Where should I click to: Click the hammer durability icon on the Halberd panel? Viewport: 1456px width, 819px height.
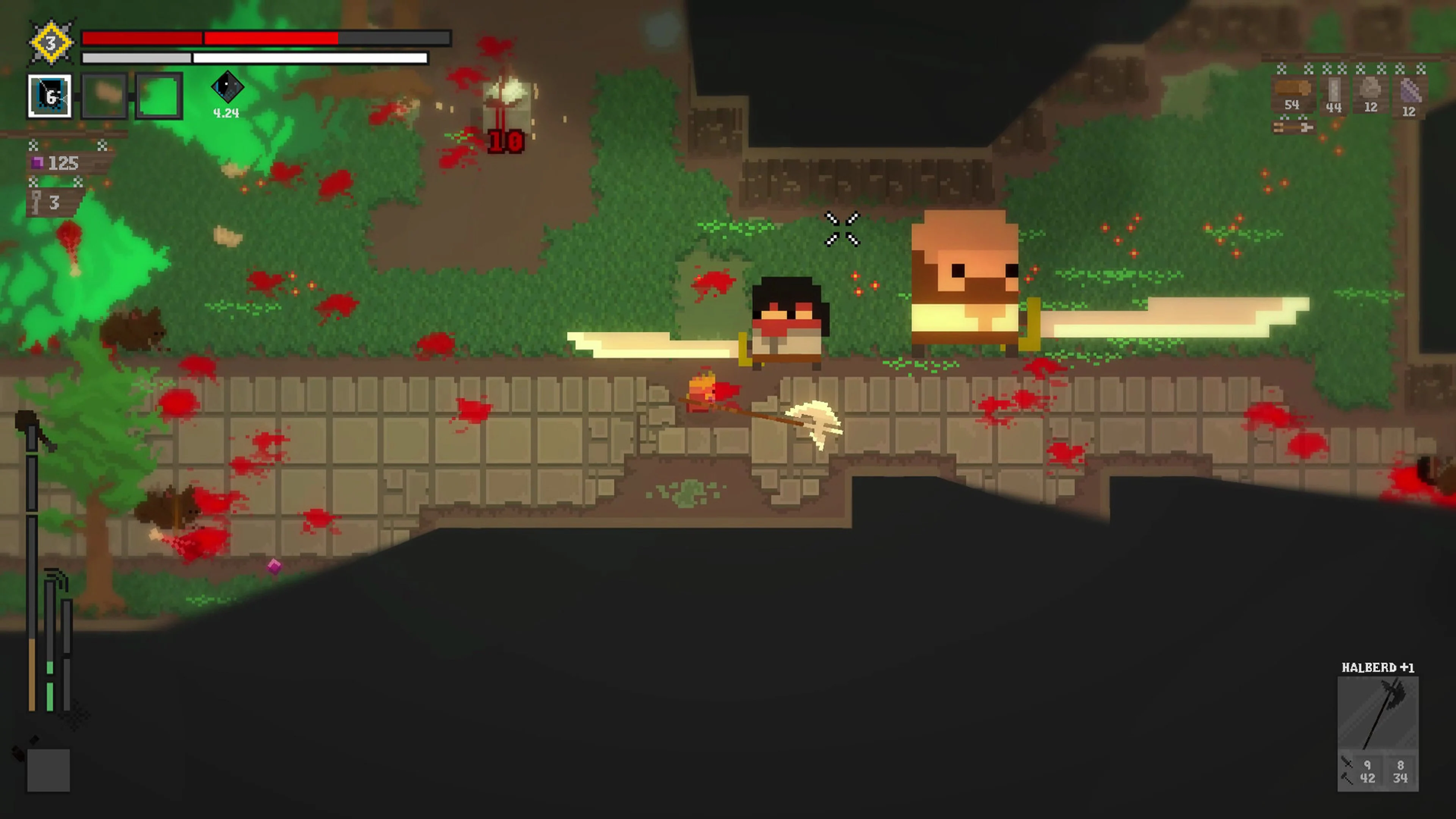pos(1346,779)
